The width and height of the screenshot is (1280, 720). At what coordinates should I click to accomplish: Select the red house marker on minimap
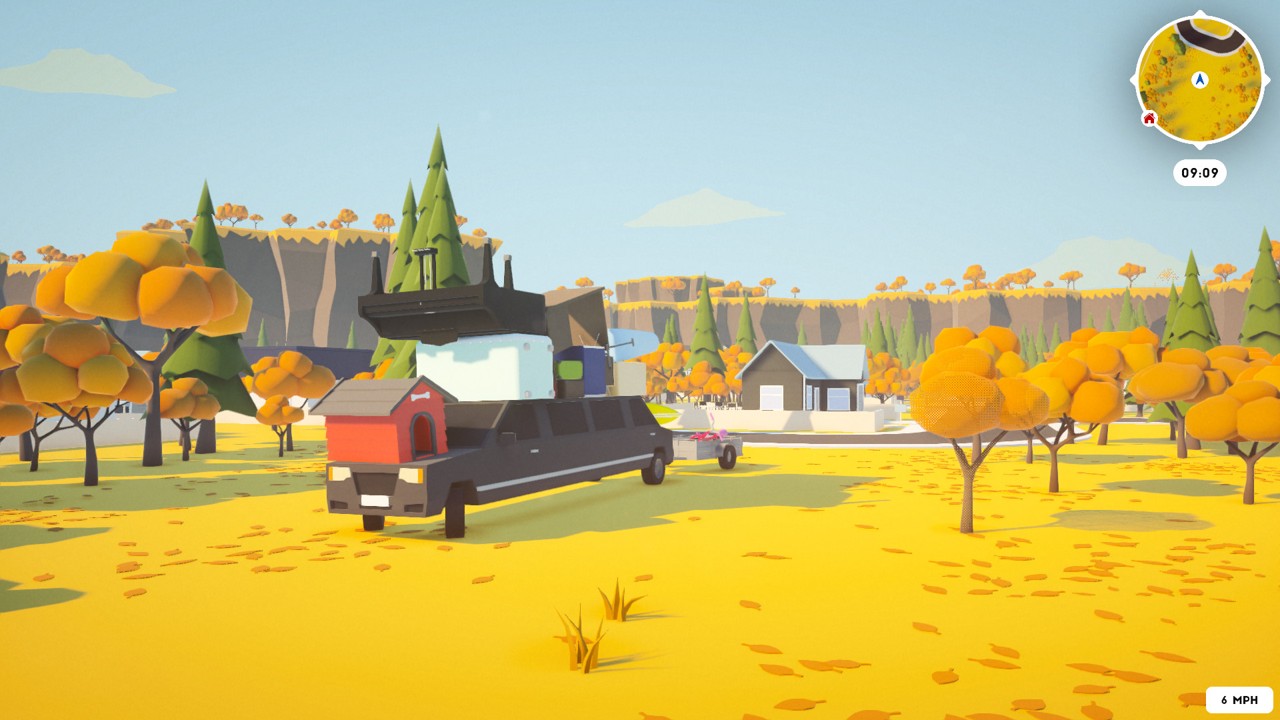pyautogui.click(x=1149, y=119)
